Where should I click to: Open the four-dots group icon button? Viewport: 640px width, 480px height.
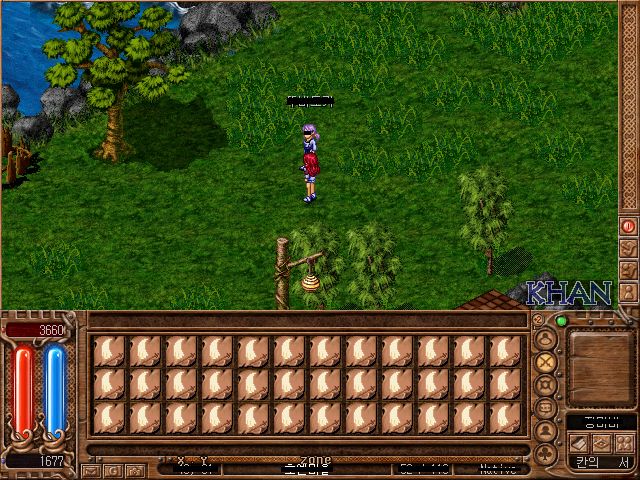[x=623, y=442]
